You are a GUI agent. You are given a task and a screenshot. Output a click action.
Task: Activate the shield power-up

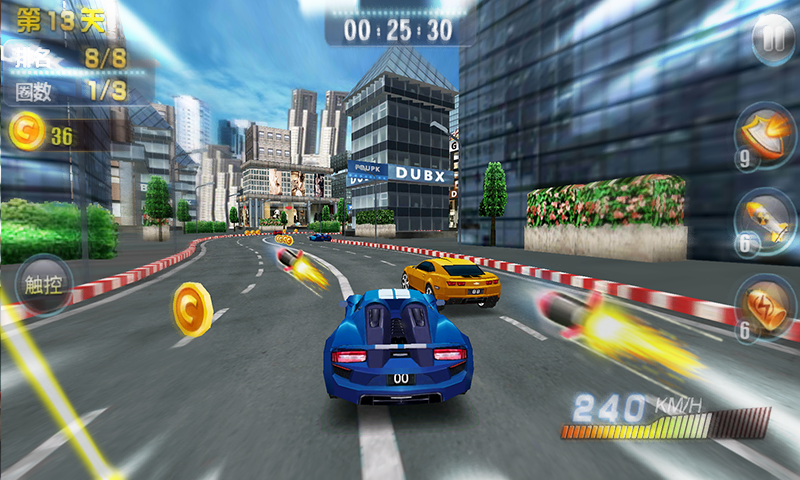[764, 133]
